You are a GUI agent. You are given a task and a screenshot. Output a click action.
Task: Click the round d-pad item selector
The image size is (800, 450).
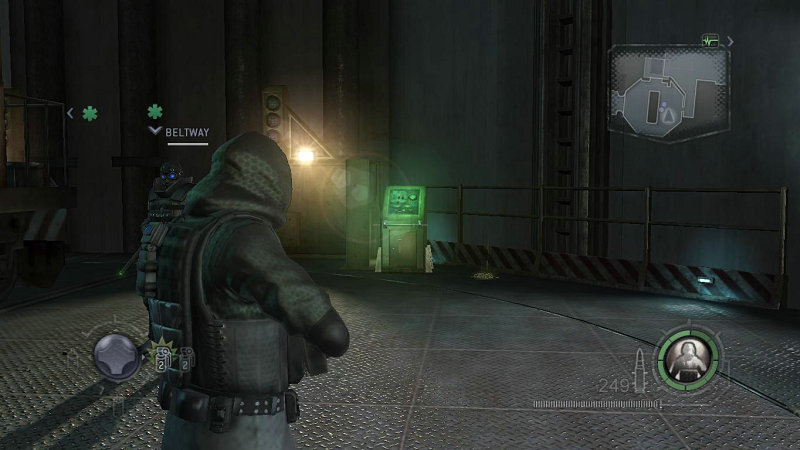pos(115,355)
